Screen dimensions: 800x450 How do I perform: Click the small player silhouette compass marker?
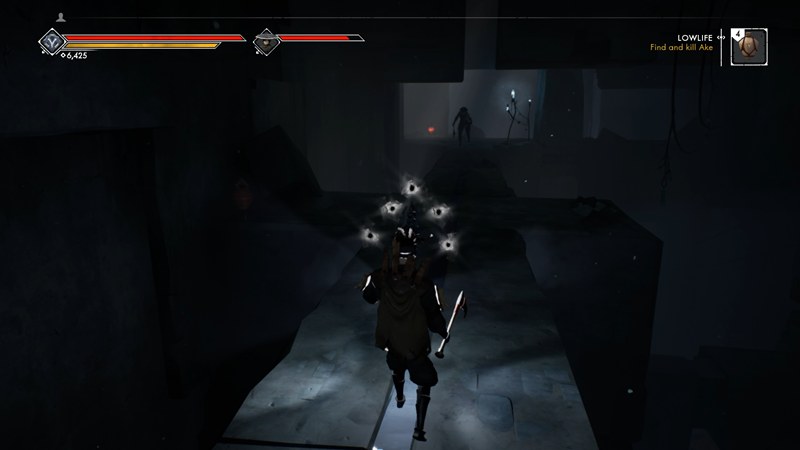click(x=61, y=17)
